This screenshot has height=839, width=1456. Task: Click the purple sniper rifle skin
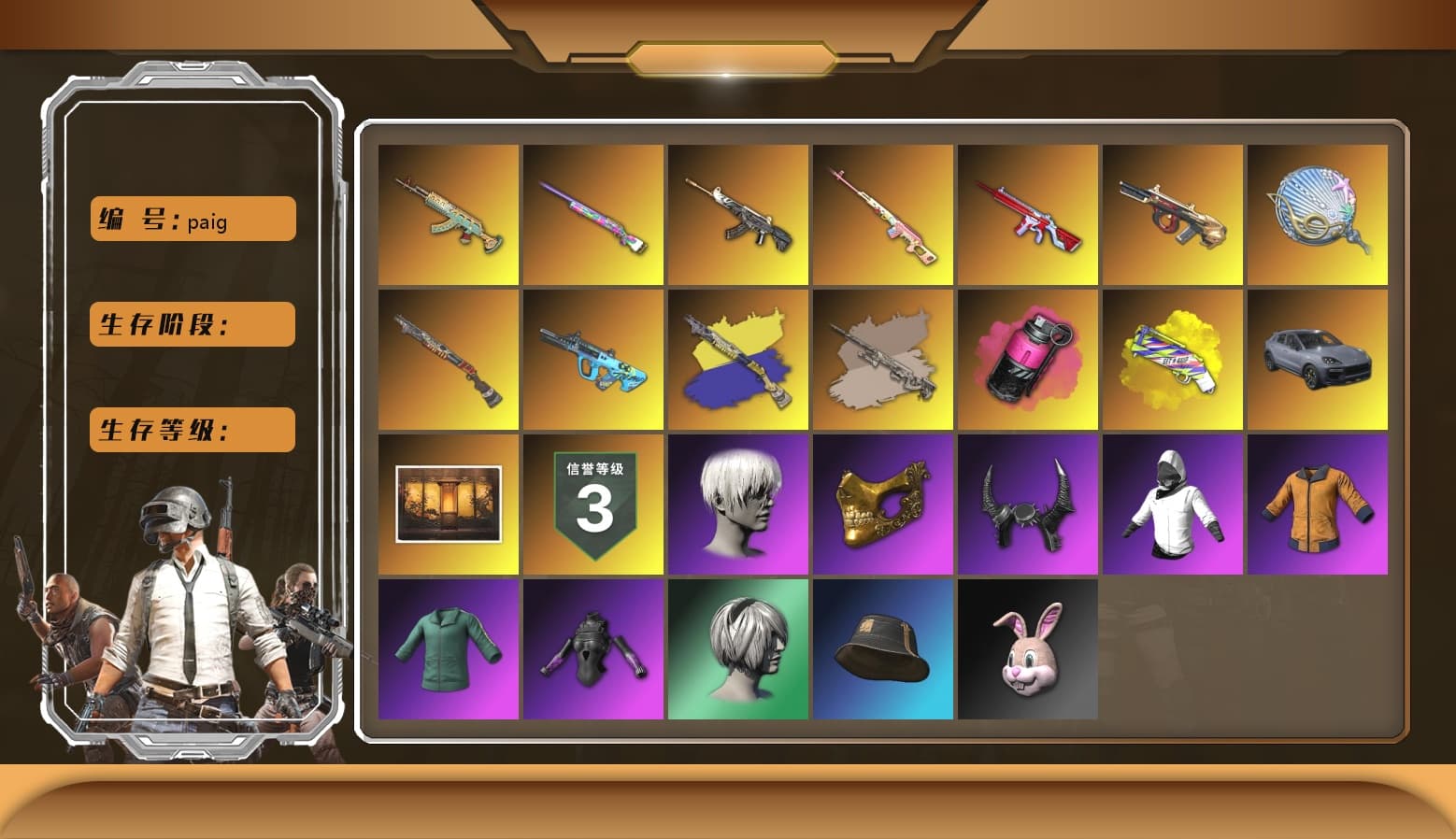(x=593, y=214)
